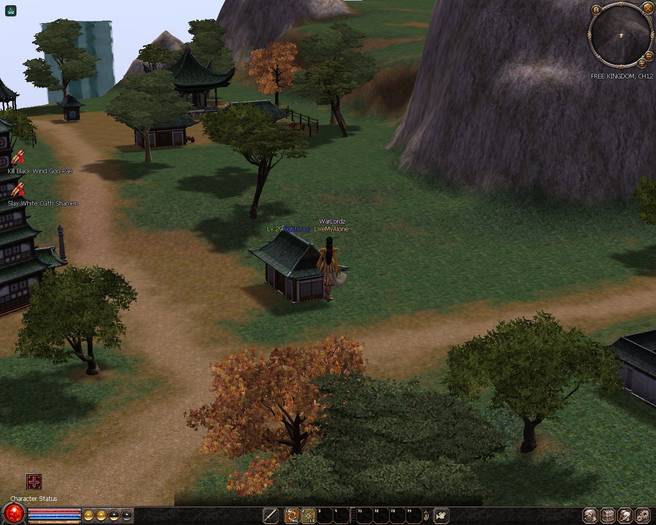The height and width of the screenshot is (525, 656).
Task: Open the Character Status icon
Action: (x=34, y=482)
